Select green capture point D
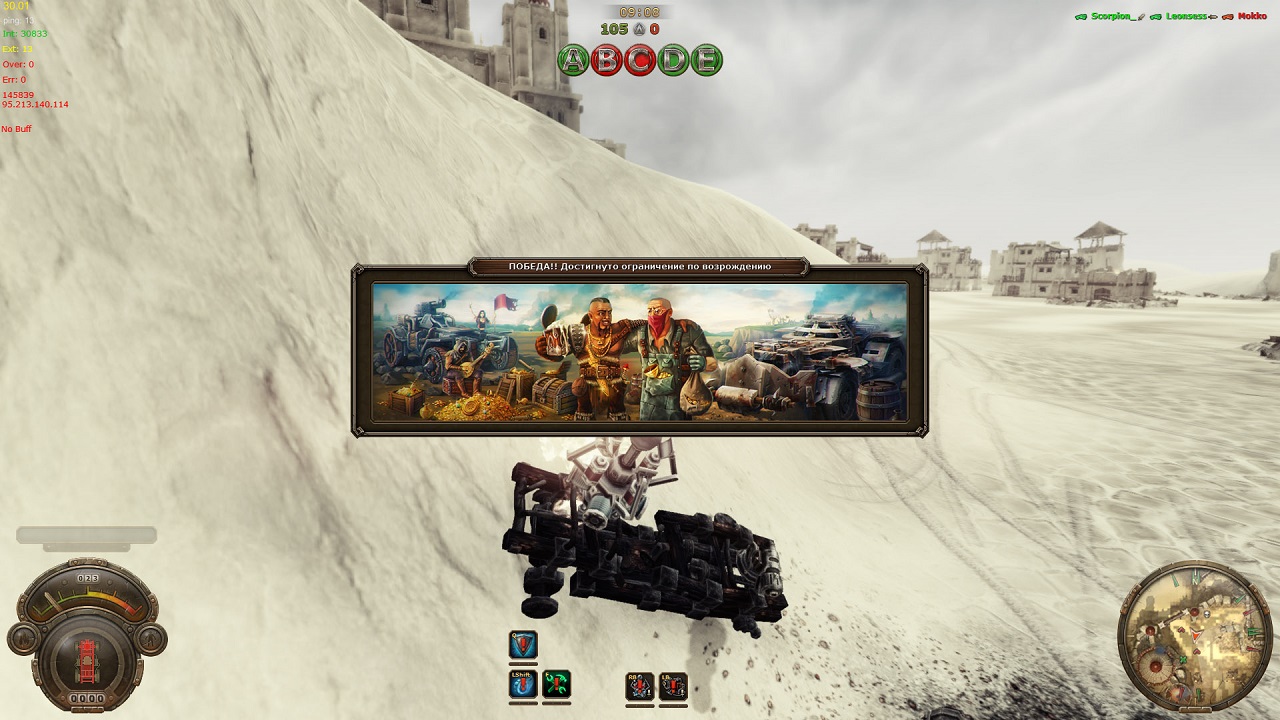Viewport: 1280px width, 720px height. pyautogui.click(x=673, y=60)
